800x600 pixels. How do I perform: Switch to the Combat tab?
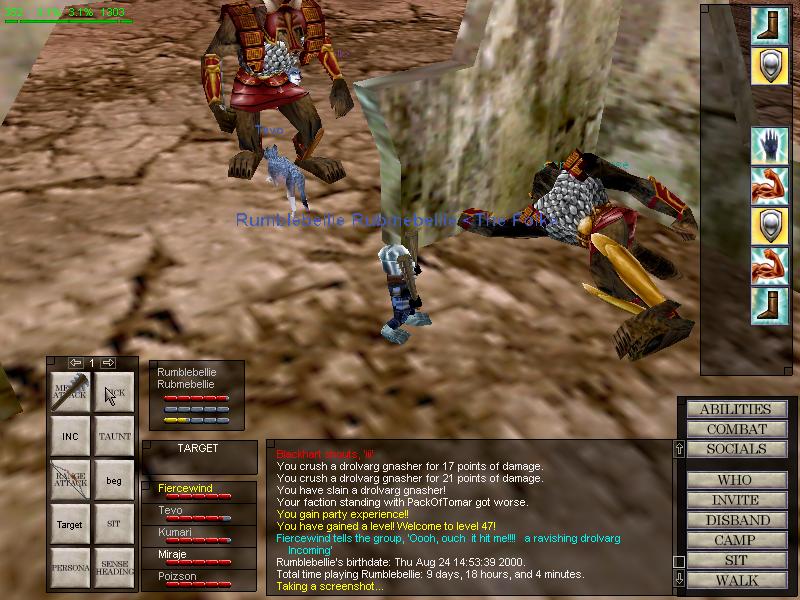735,429
